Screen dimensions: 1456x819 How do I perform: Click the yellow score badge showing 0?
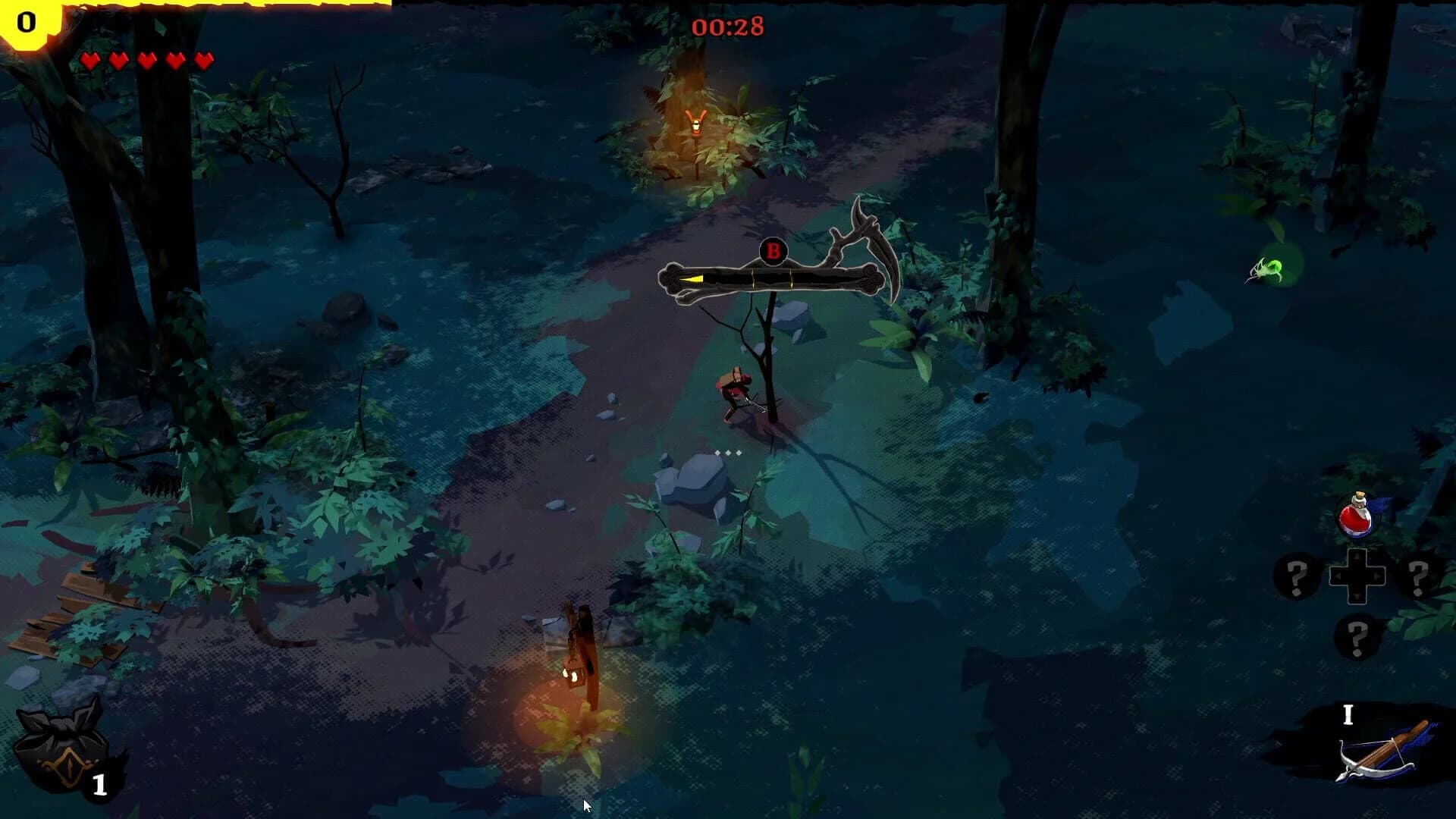[x=25, y=23]
